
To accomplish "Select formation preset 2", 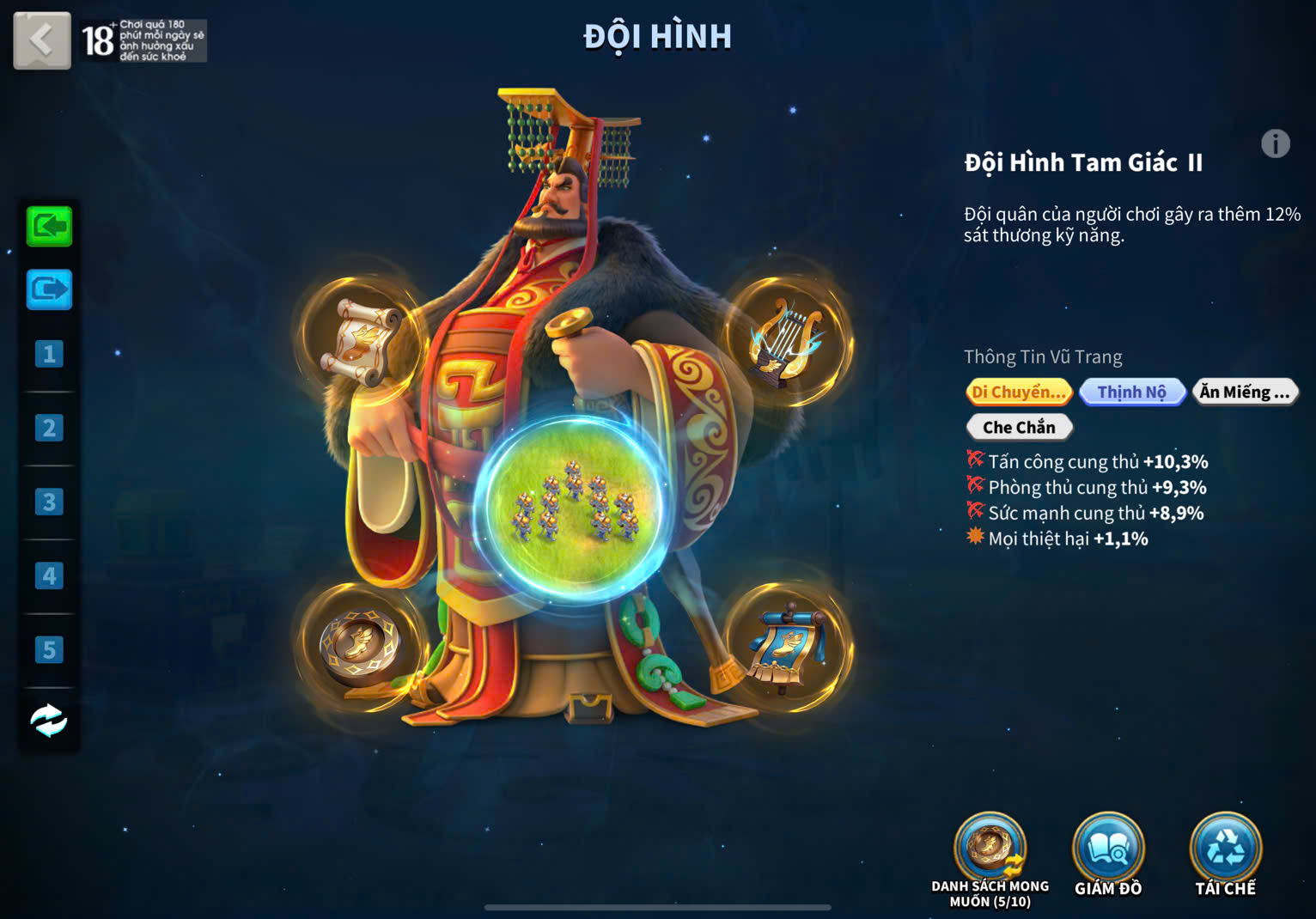I will (49, 428).
